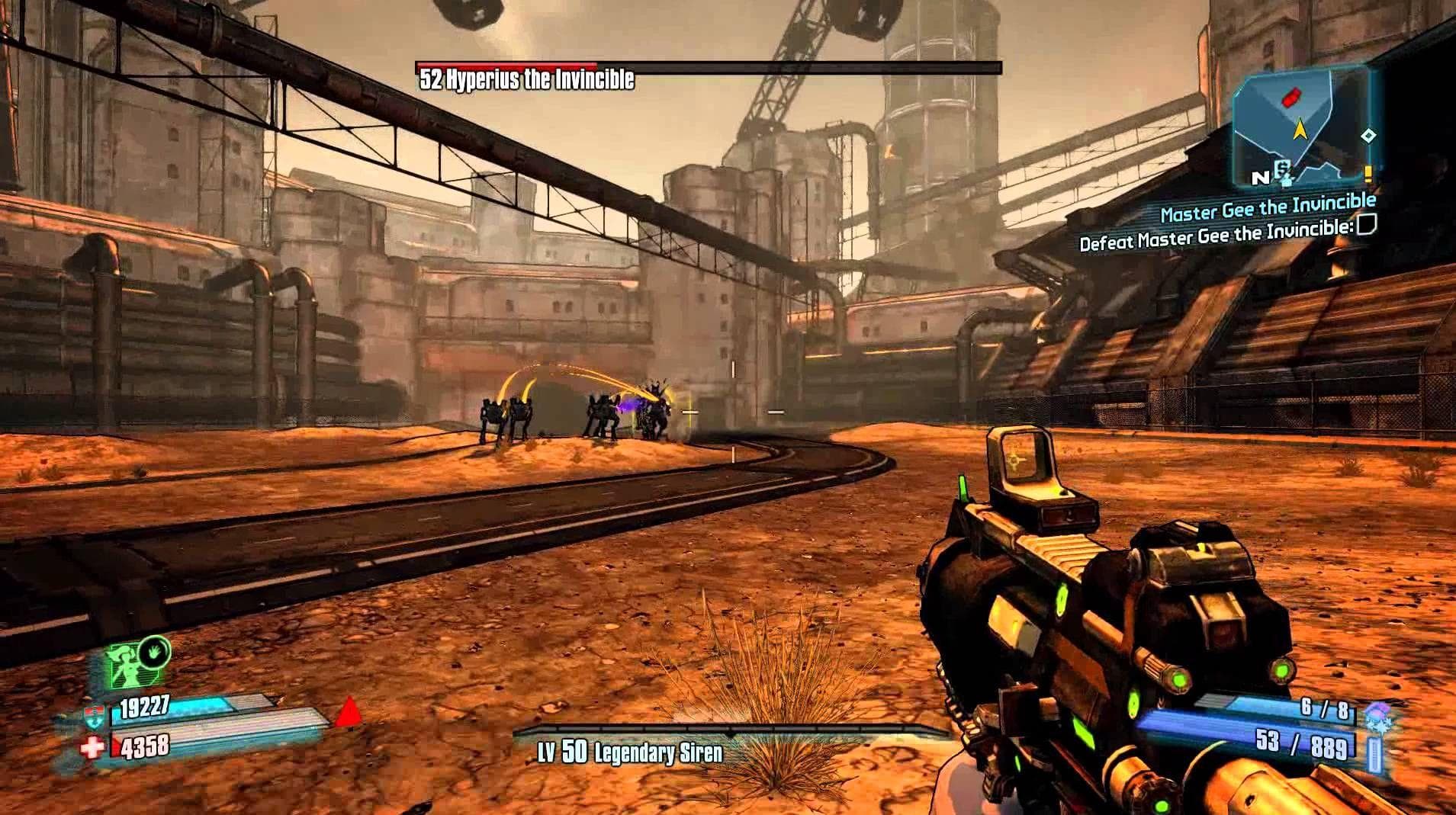Viewport: 1456px width, 815px height.
Task: Click the red cross health icon
Action: (92, 747)
